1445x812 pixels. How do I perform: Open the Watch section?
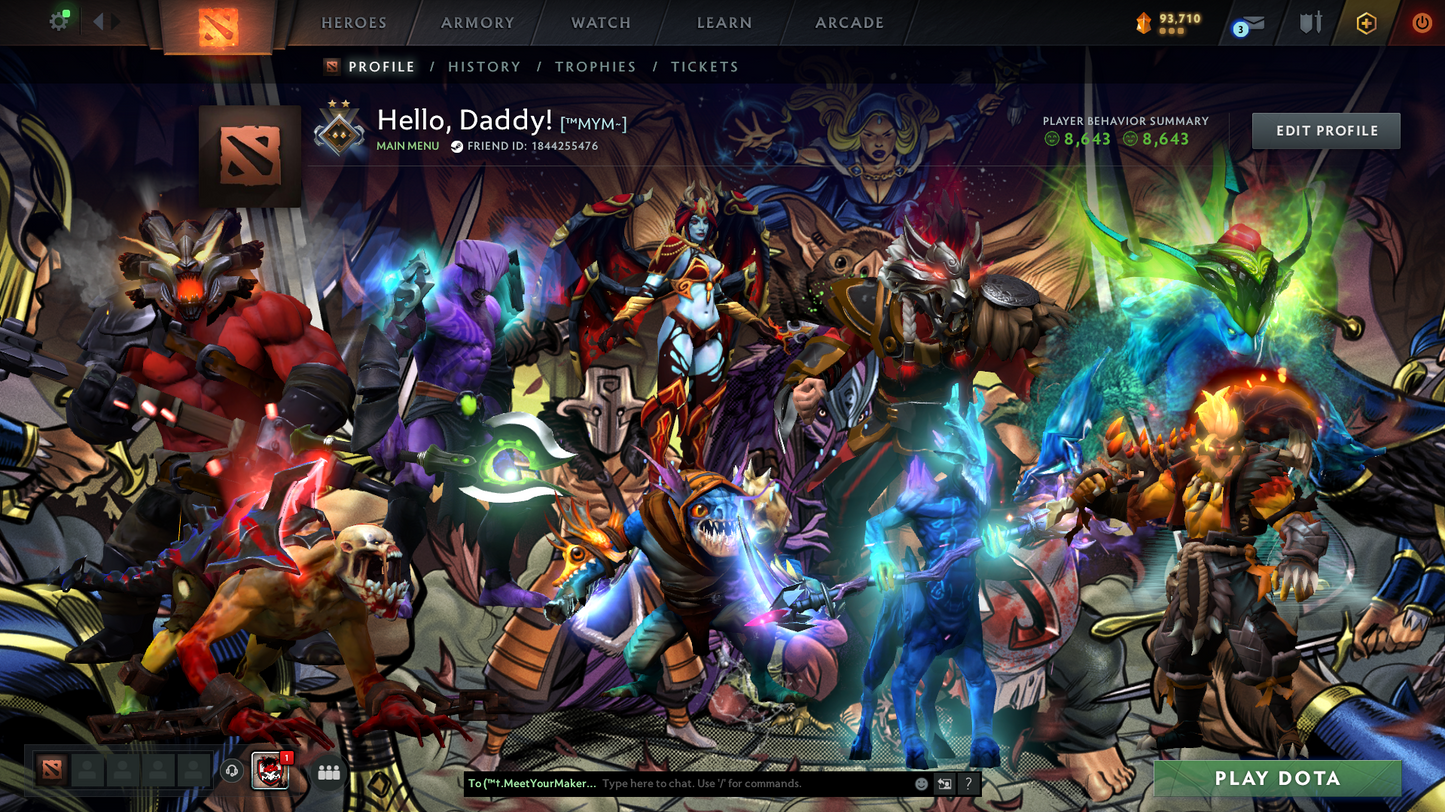[600, 23]
